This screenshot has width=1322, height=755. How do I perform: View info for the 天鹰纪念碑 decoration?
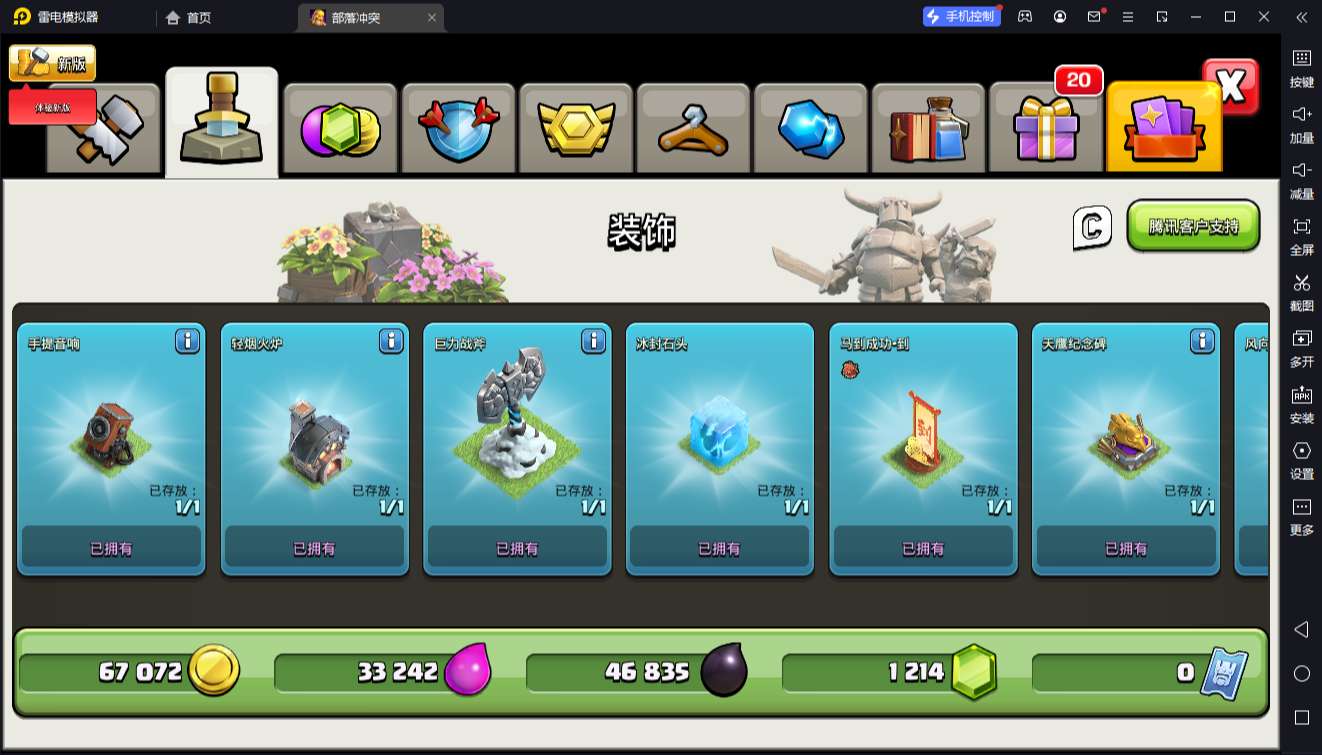[1202, 342]
